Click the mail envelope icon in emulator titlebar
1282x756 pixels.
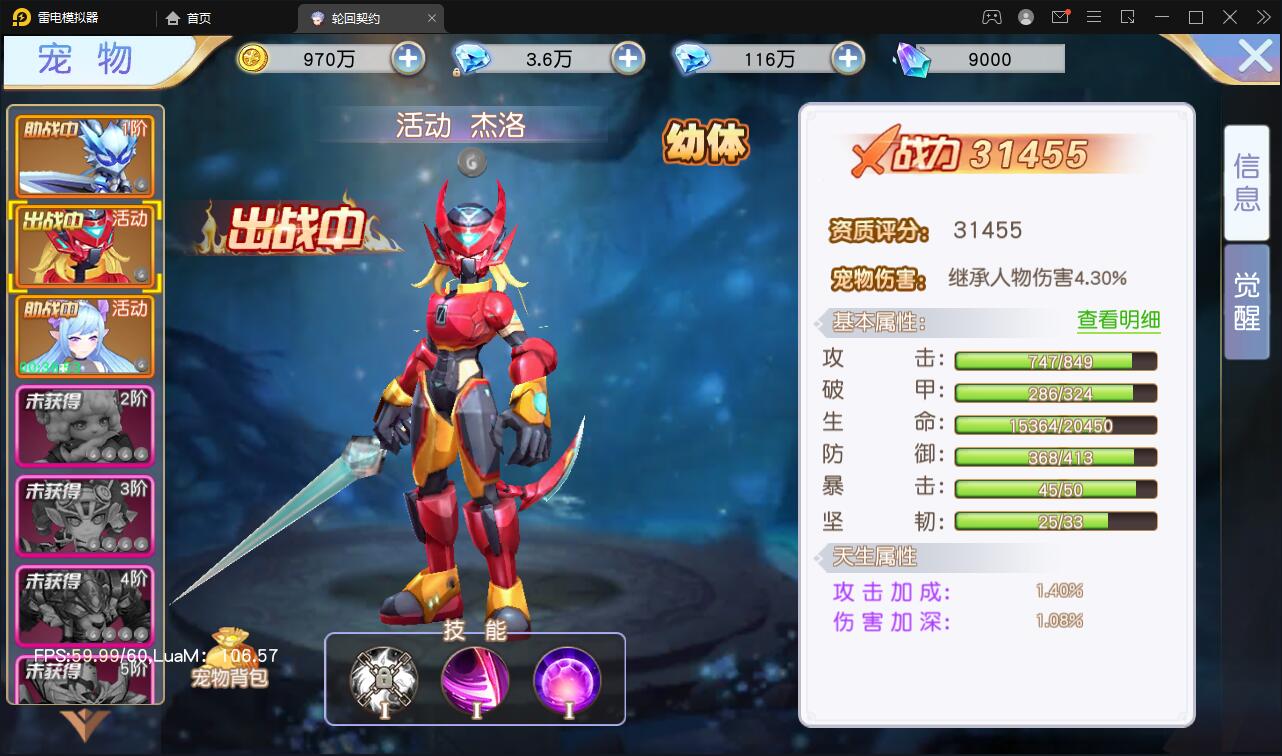pos(1060,17)
